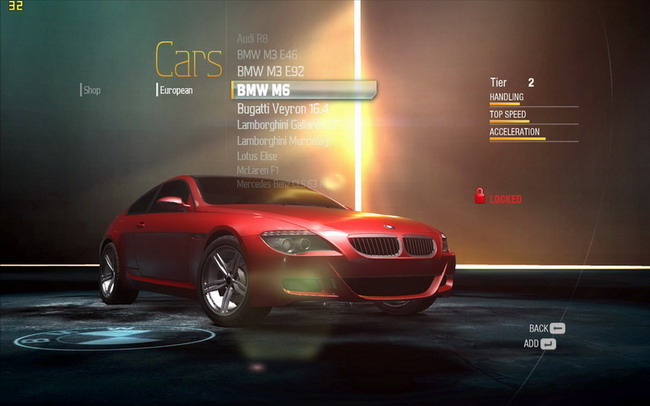Select the Lamborghini Murciélago entry

pyautogui.click(x=284, y=141)
